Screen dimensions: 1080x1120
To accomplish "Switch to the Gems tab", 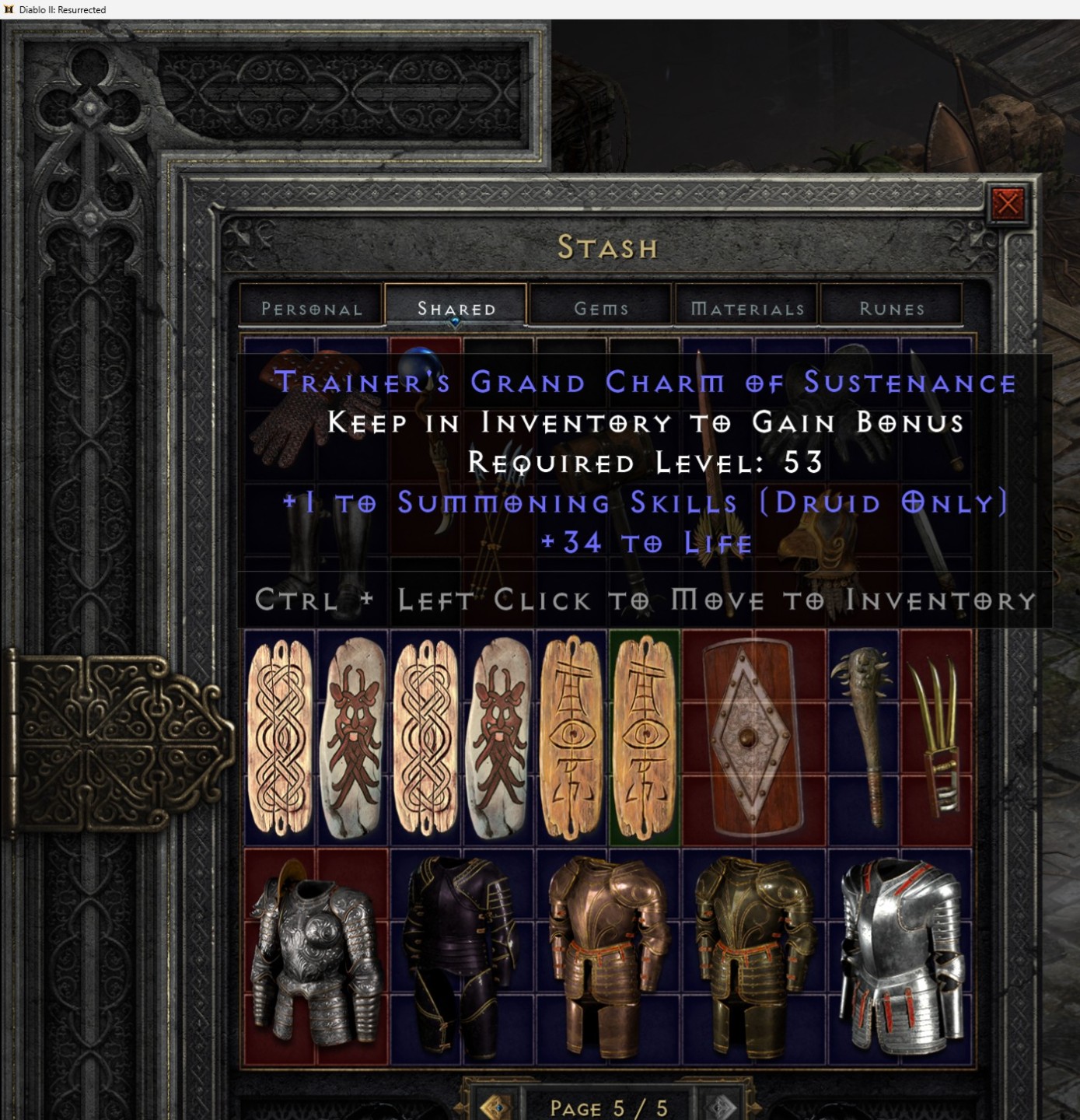I will tap(600, 308).
